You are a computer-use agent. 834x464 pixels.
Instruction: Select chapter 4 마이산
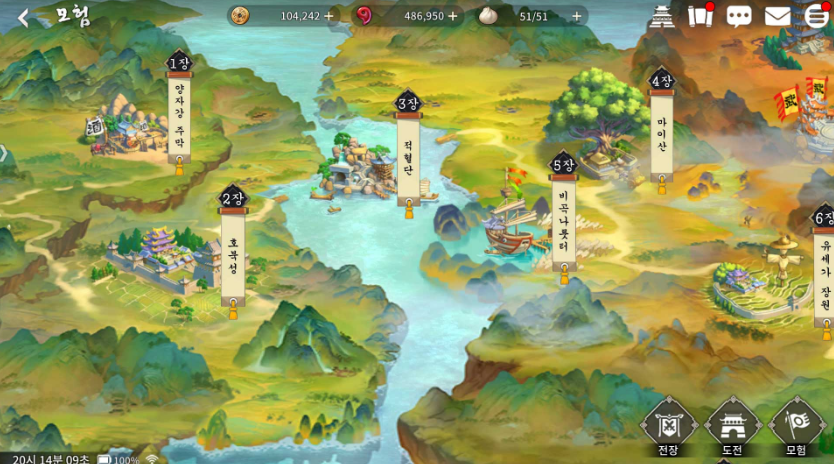tap(661, 130)
